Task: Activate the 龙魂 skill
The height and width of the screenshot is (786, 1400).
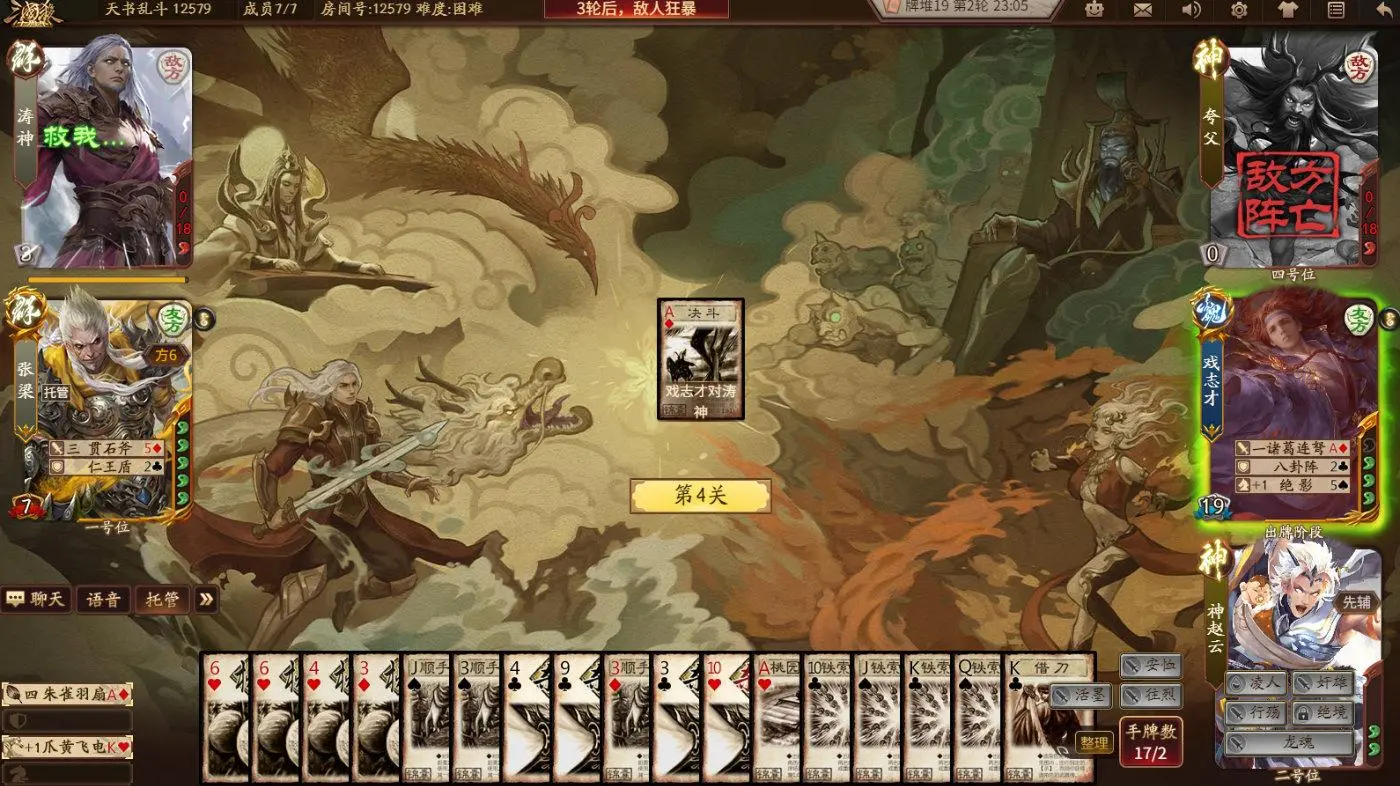Action: (1290, 743)
